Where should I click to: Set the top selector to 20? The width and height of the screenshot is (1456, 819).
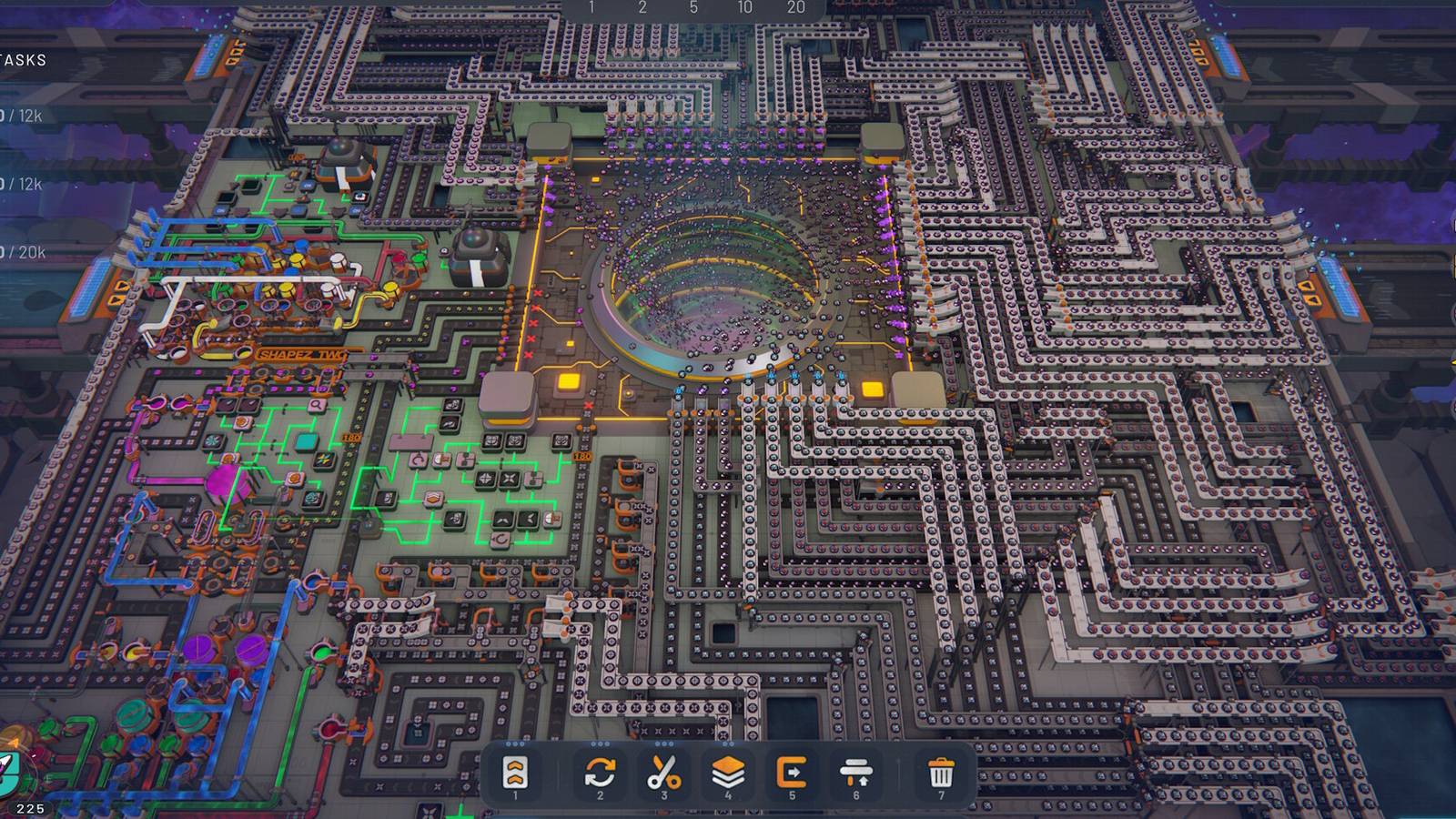[x=796, y=7]
